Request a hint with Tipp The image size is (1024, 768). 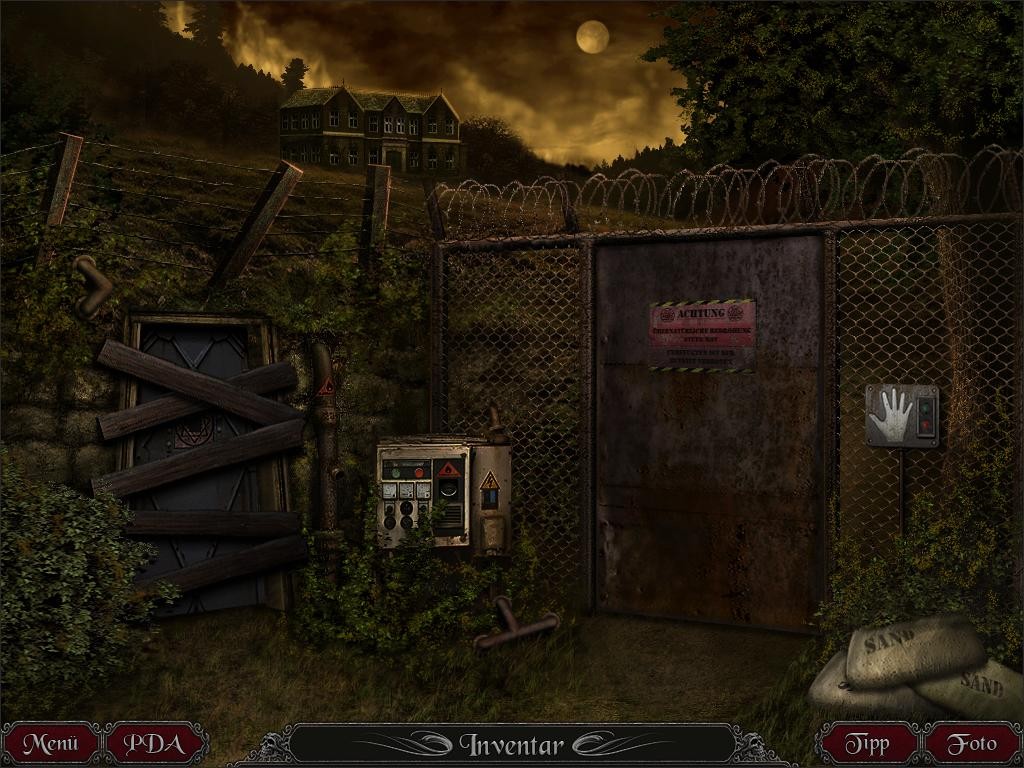click(866, 744)
